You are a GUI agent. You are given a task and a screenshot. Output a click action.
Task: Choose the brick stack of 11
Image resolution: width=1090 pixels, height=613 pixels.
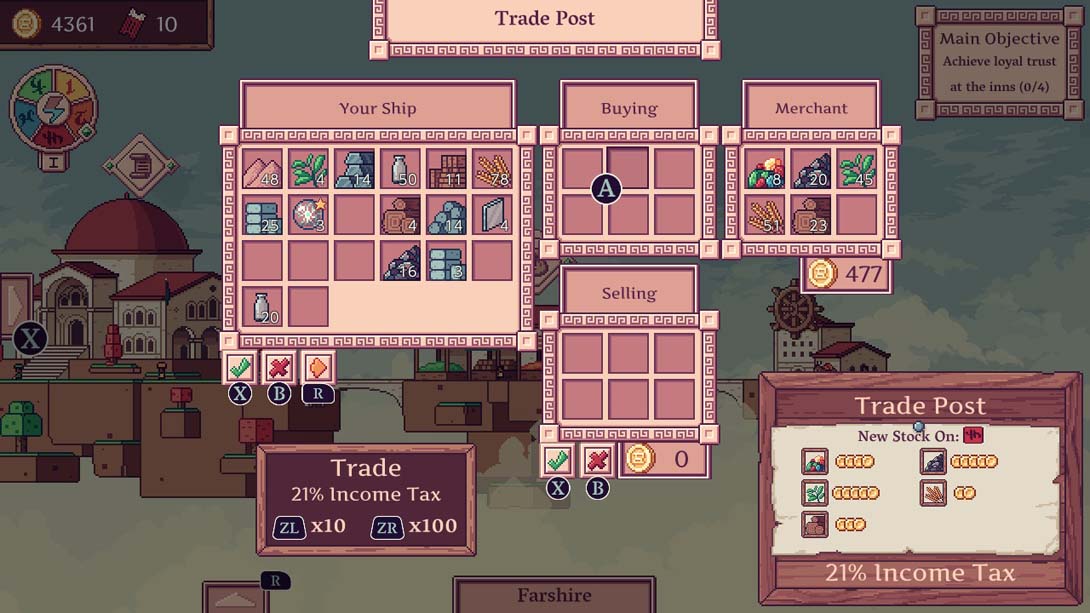click(x=446, y=169)
